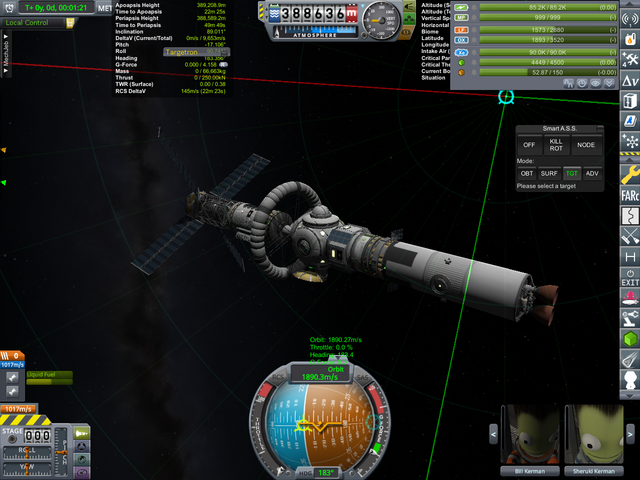
Task: Choose the TGT mode button
Action: point(571,173)
